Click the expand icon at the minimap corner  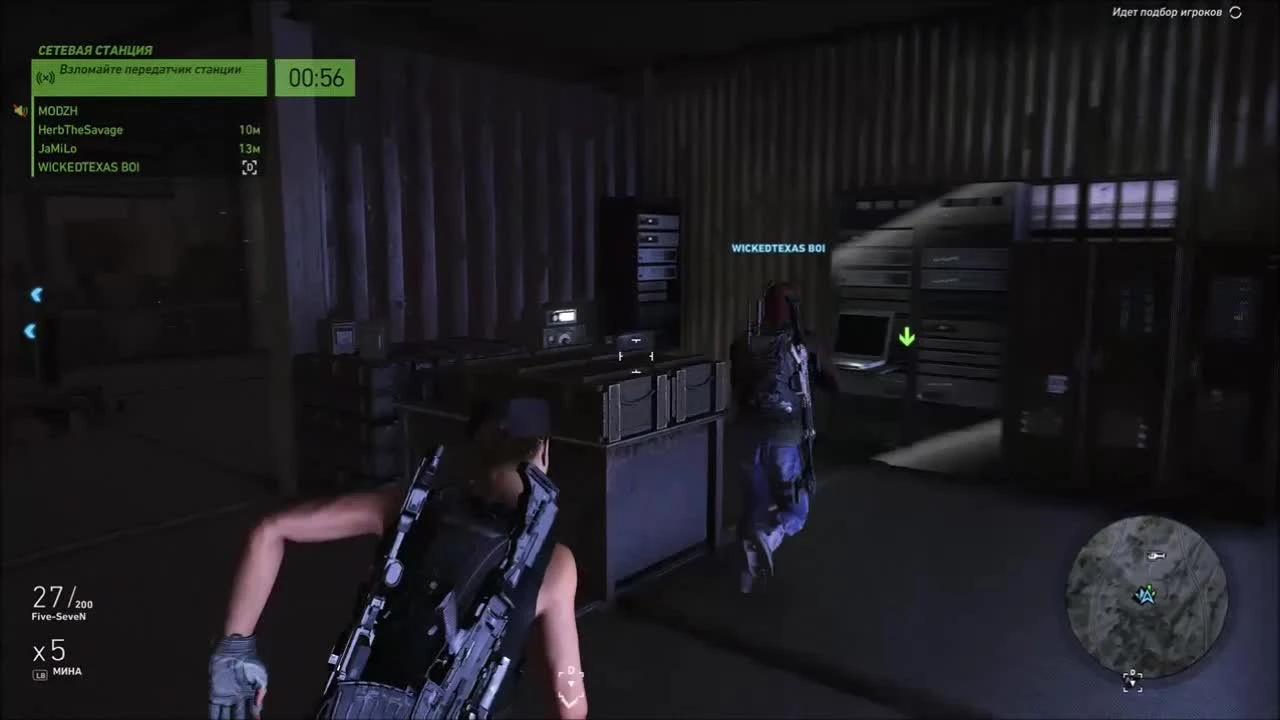pyautogui.click(x=1132, y=681)
